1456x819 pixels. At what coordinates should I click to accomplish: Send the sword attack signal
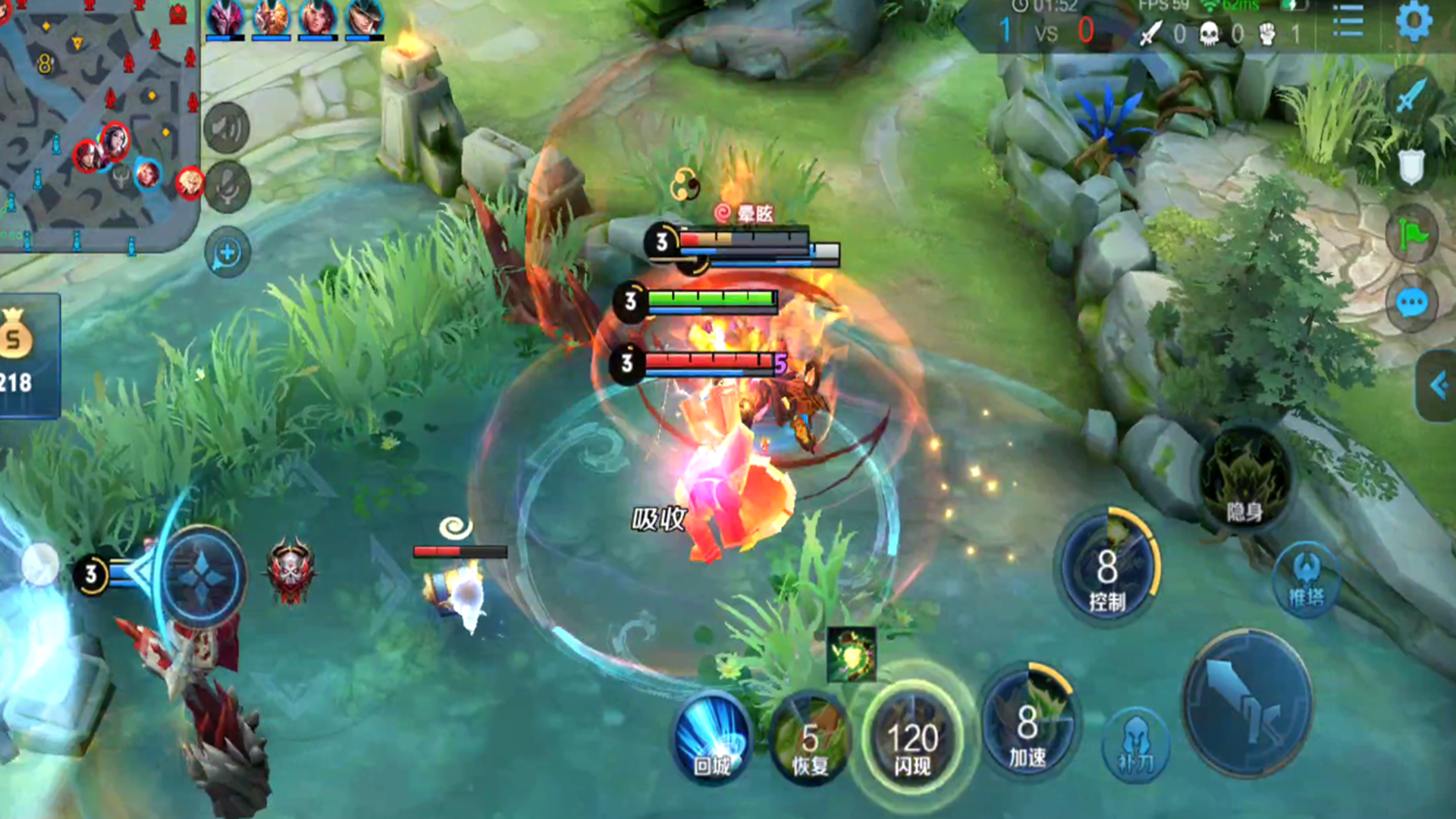point(1411,96)
